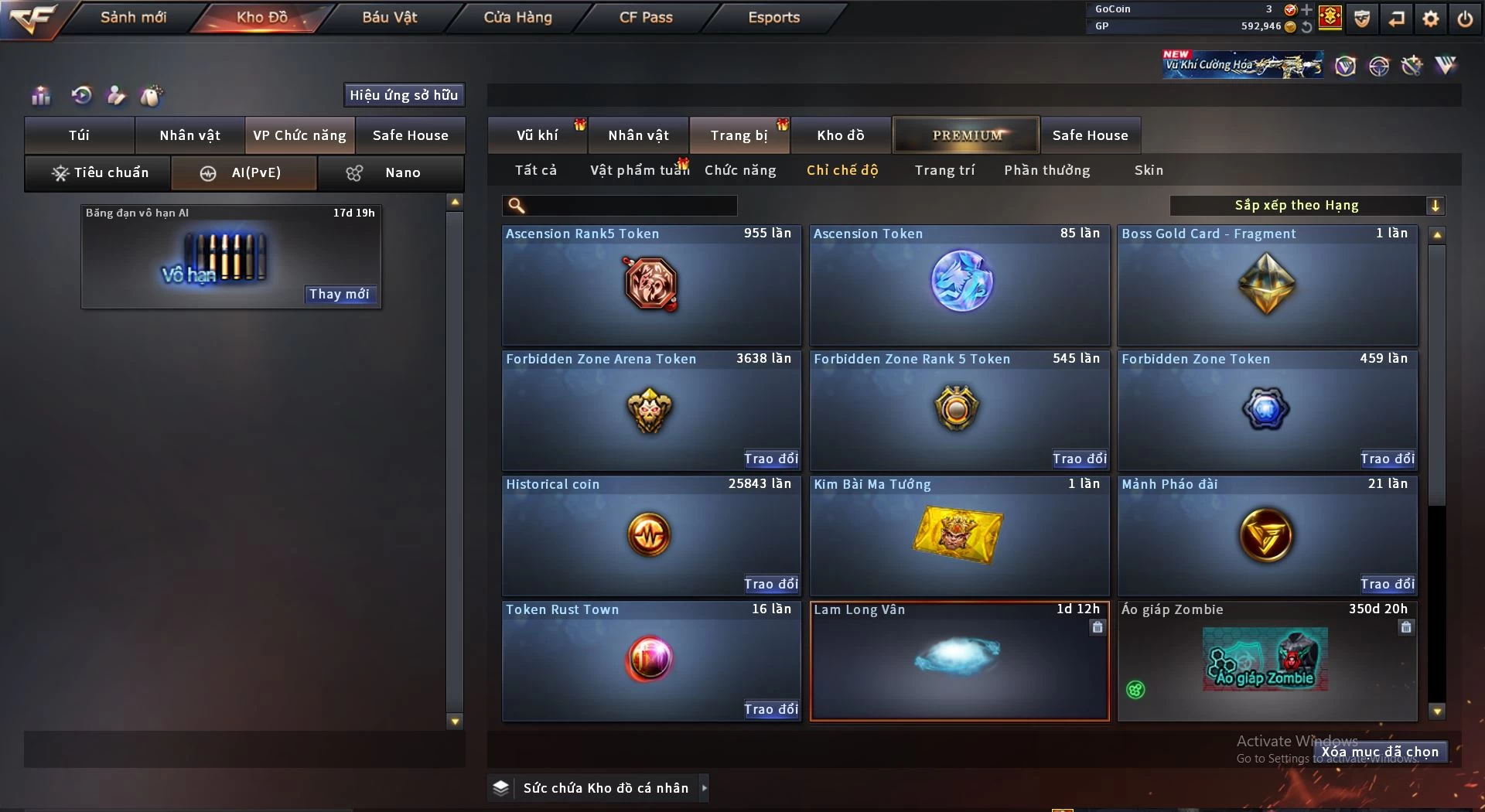Click Xóa mục đã chọn button
The height and width of the screenshot is (812, 1485).
[1380, 752]
